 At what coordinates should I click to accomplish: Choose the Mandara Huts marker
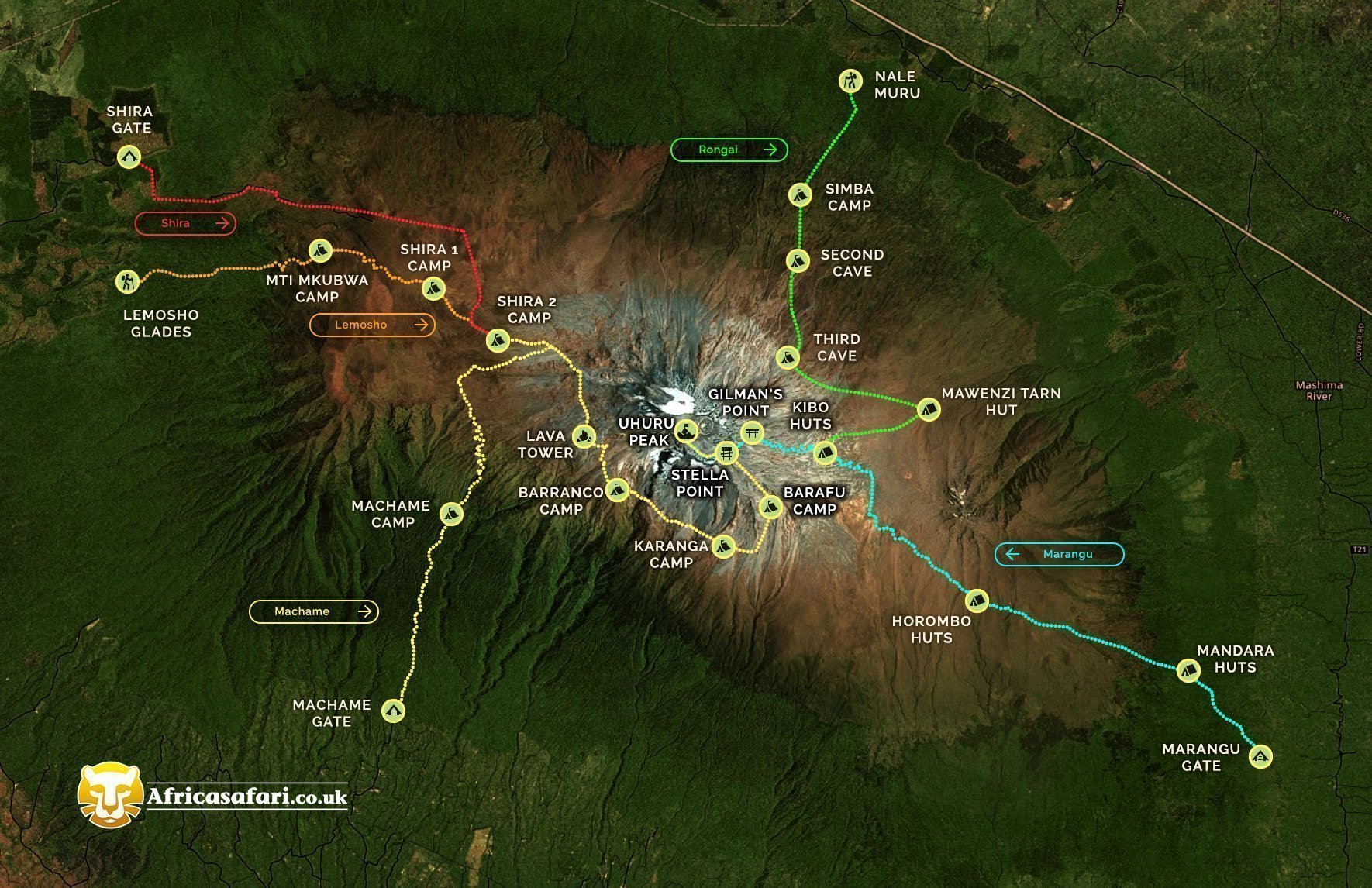[1188, 670]
